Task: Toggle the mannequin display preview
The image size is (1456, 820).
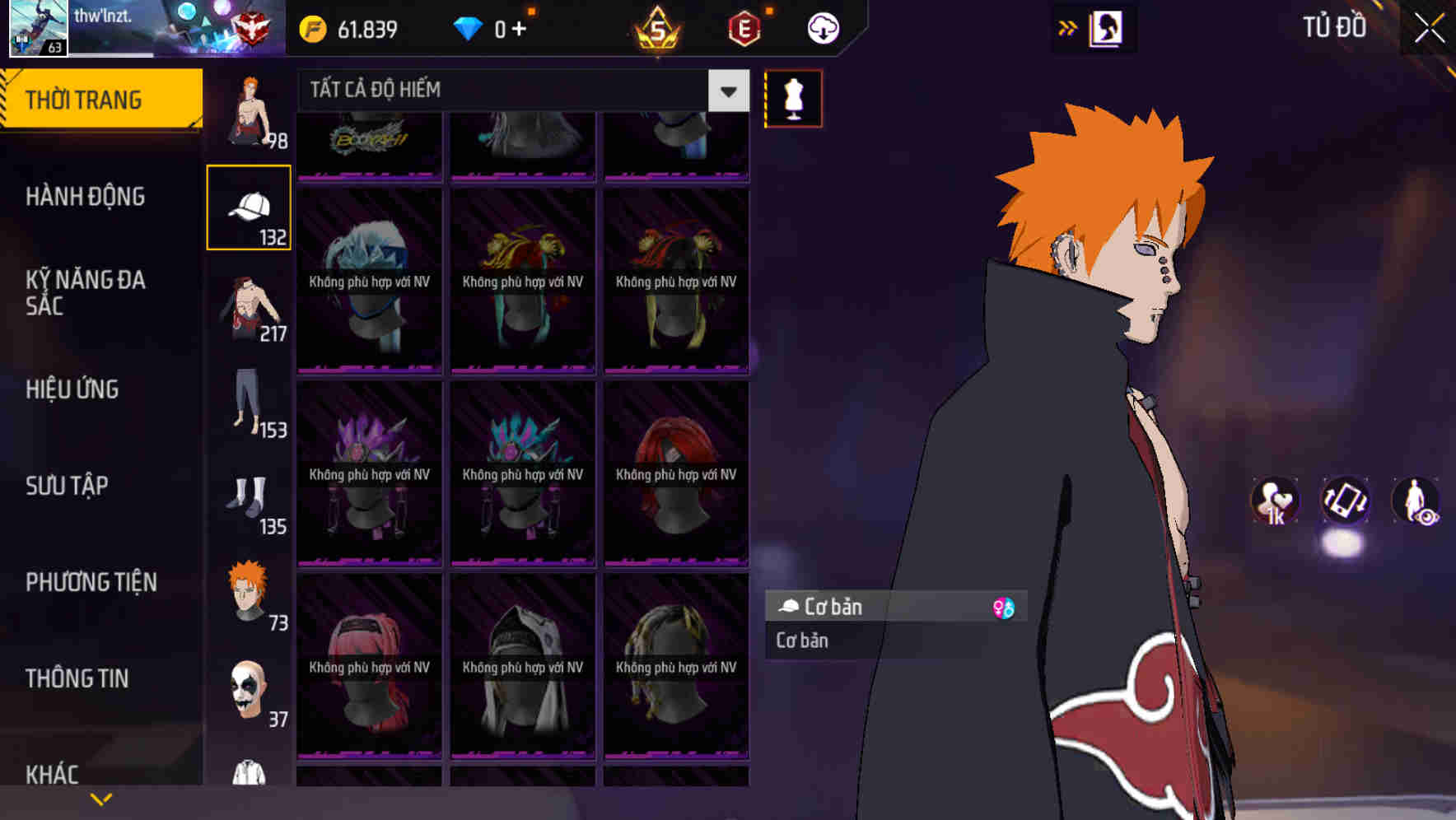Action: pyautogui.click(x=792, y=97)
